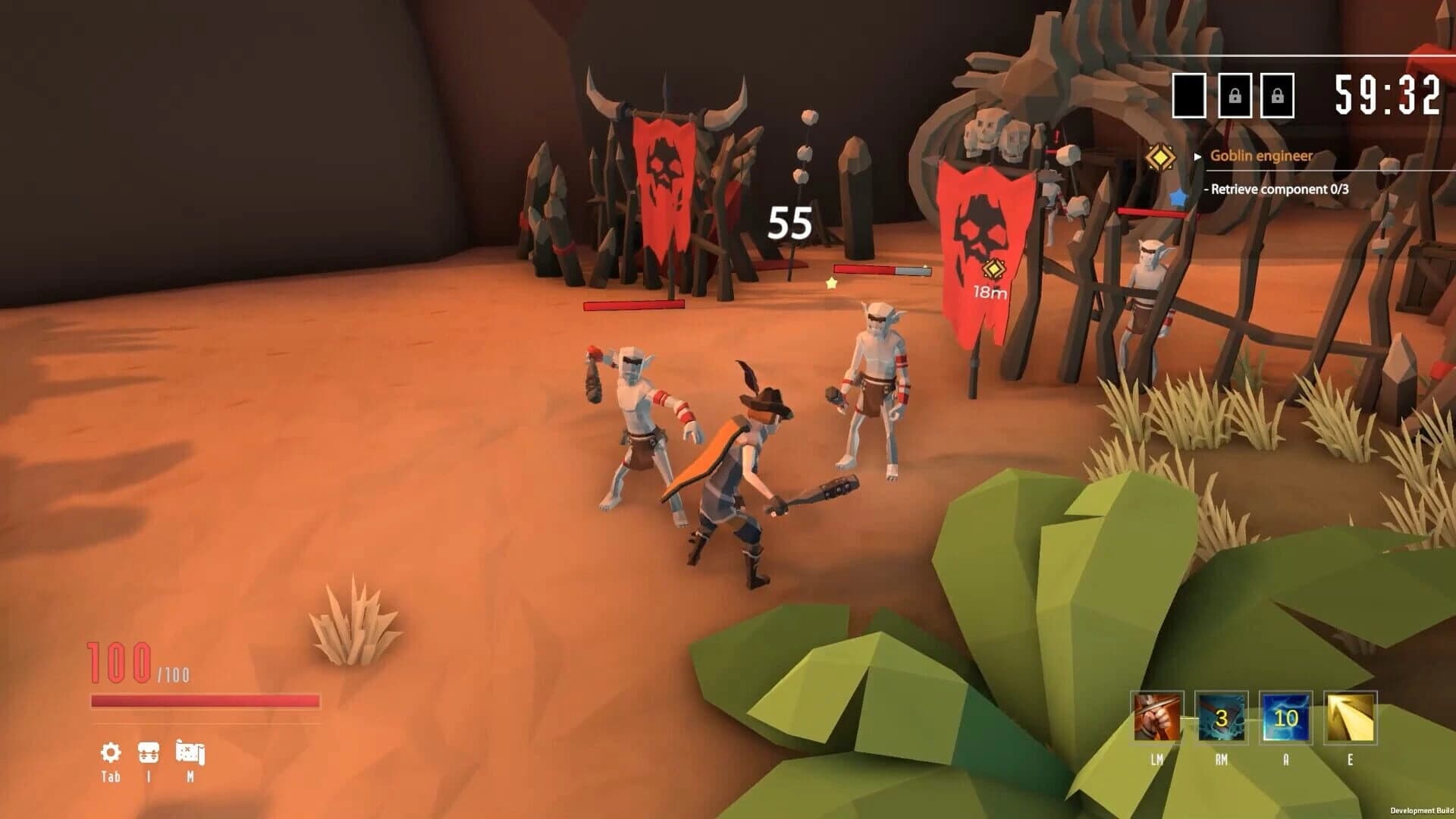
Task: Click the Goblin engineer quest title
Action: tap(1260, 156)
